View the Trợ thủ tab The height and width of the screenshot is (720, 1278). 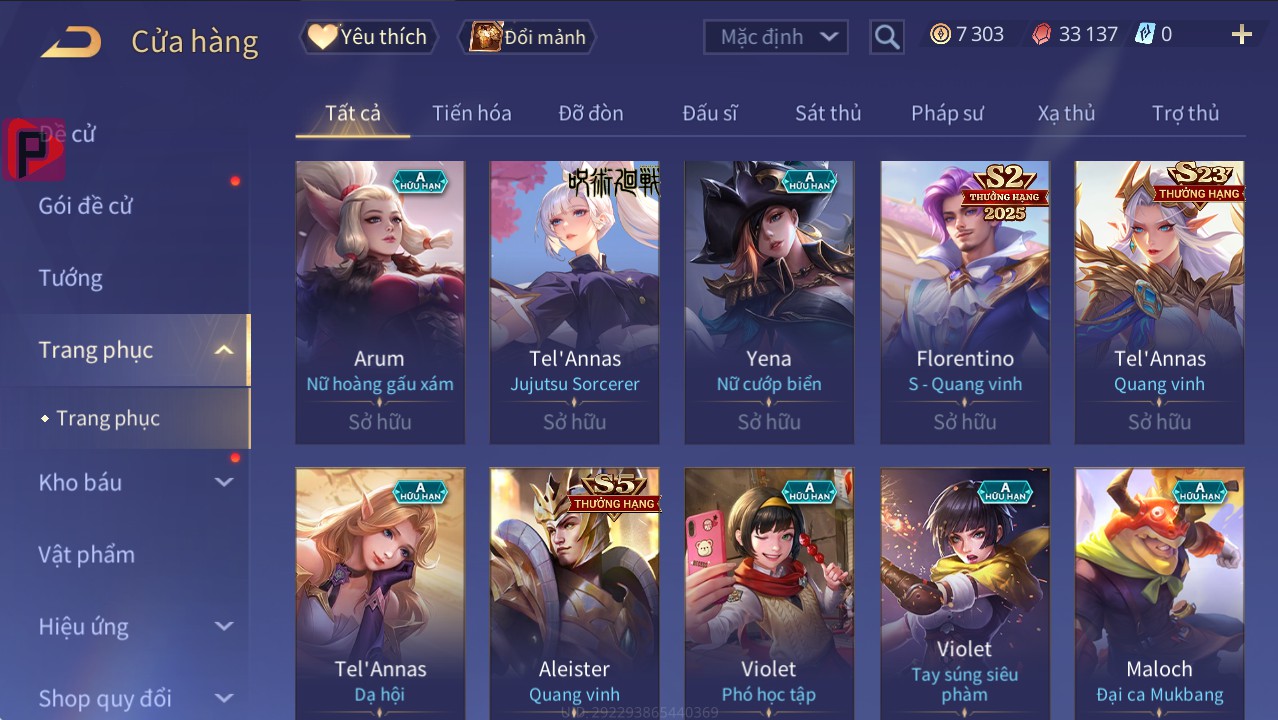click(x=1185, y=113)
